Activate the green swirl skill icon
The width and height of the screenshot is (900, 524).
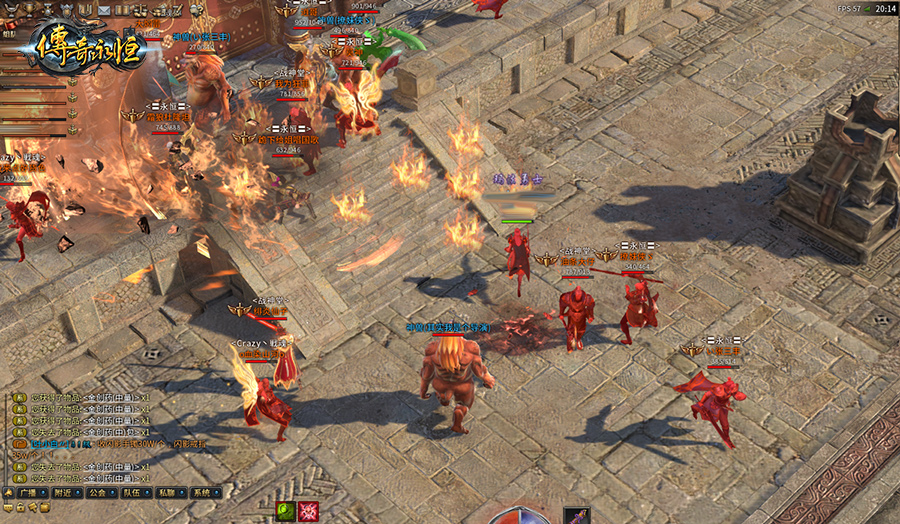pos(285,511)
